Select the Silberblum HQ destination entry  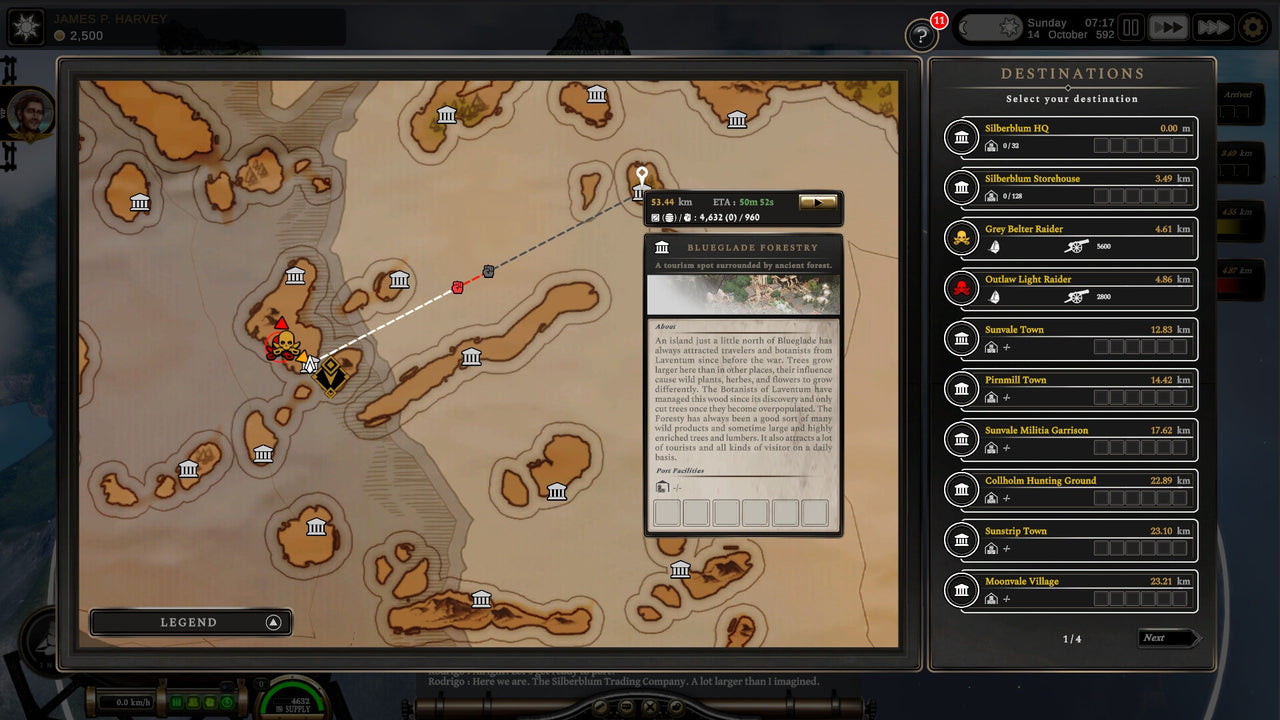(1071, 138)
